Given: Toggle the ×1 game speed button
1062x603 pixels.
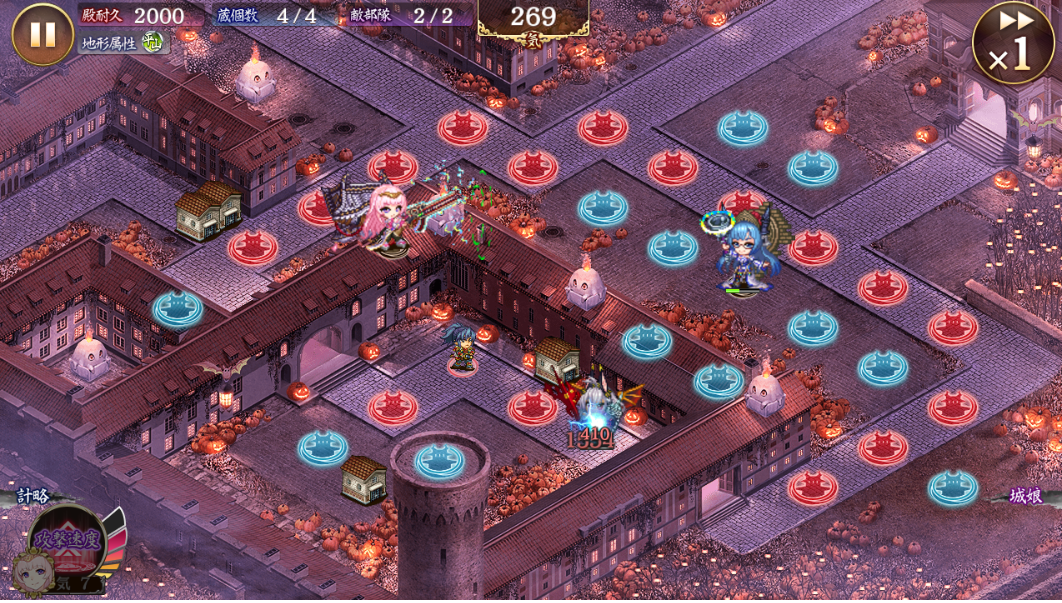Looking at the screenshot, I should pos(1012,43).
